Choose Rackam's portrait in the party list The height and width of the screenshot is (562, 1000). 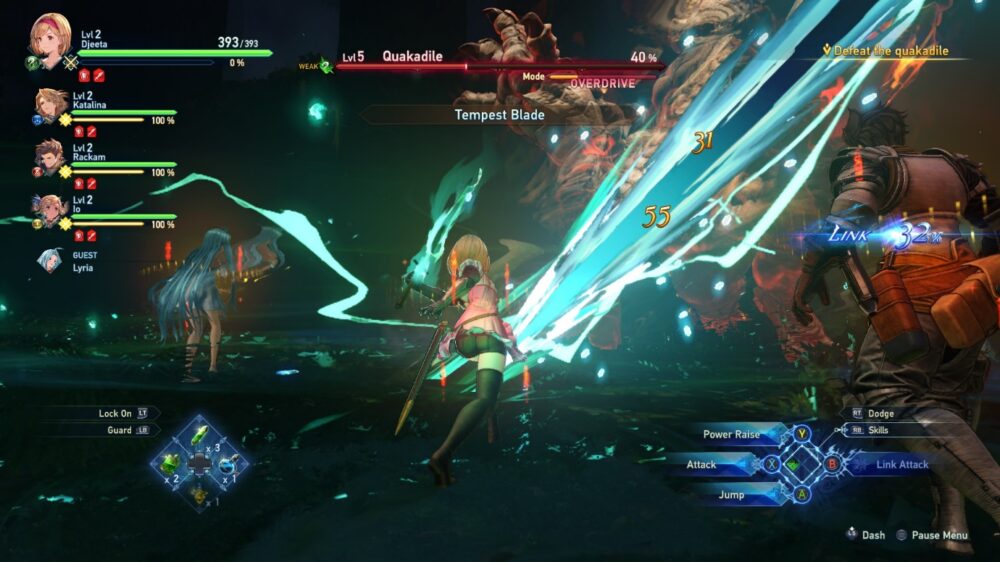[52, 156]
